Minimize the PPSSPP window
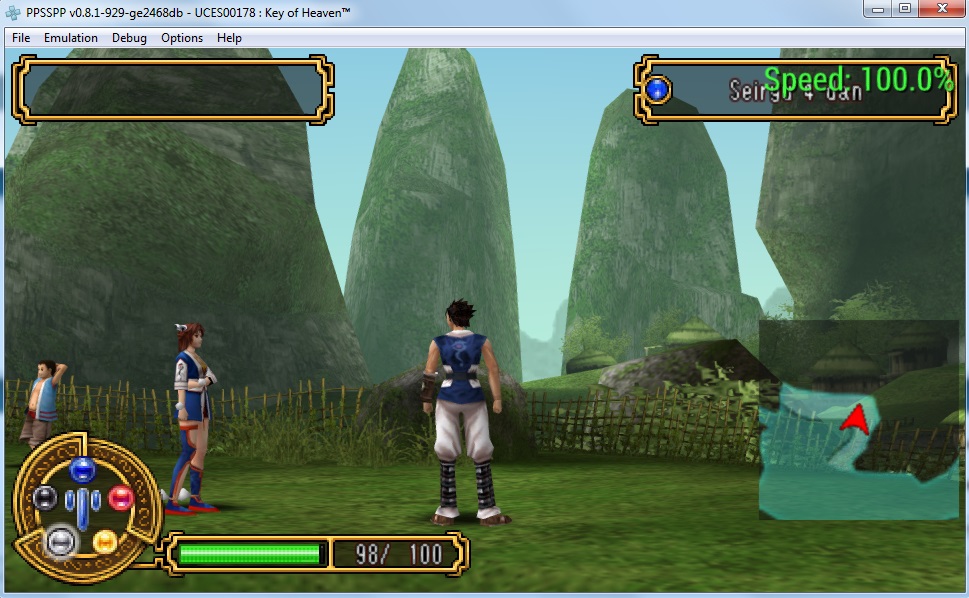Screen dimensions: 969x598 click(x=877, y=9)
